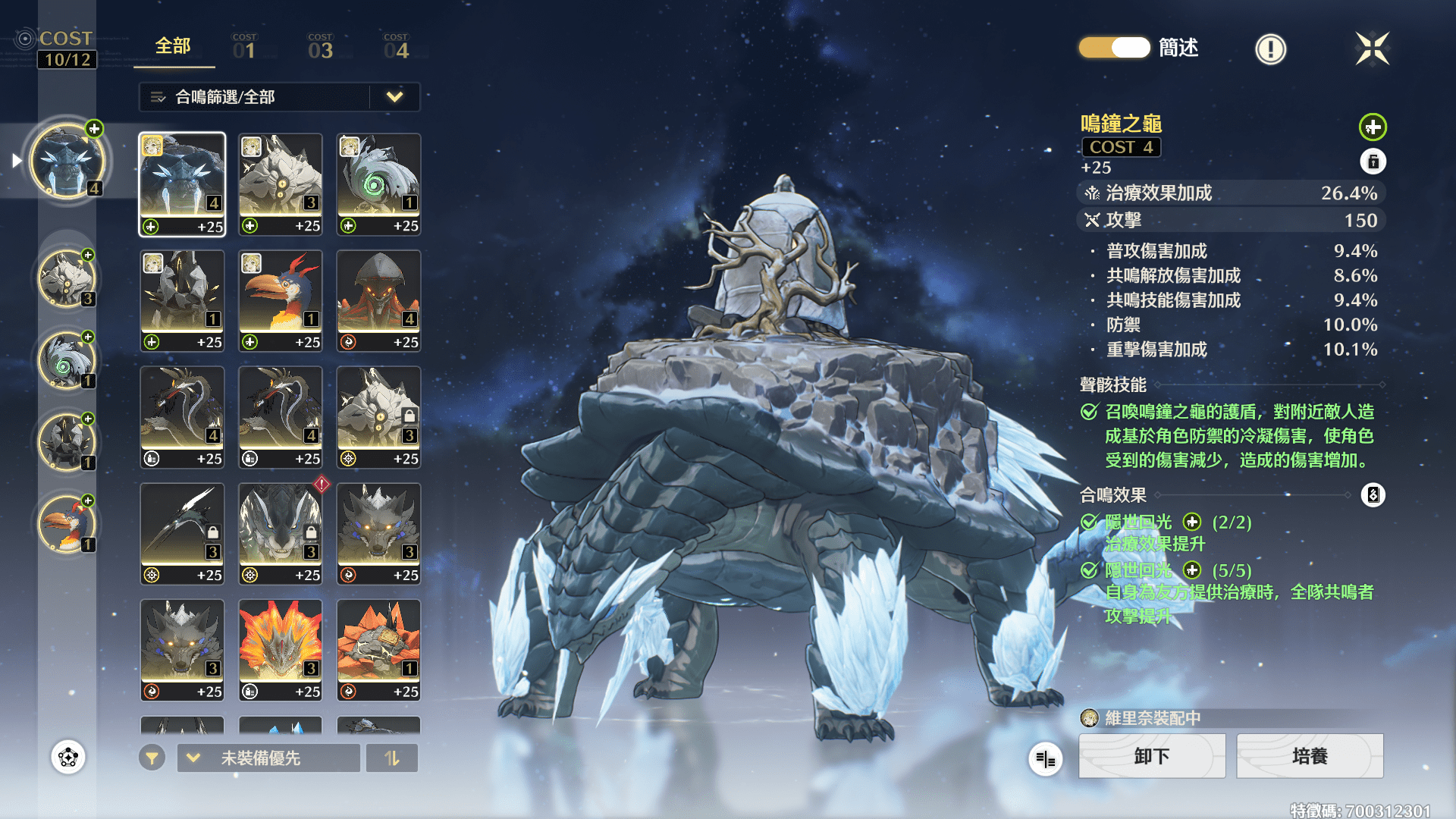Close the echo screen
This screenshot has height=819, width=1456.
point(1372,49)
